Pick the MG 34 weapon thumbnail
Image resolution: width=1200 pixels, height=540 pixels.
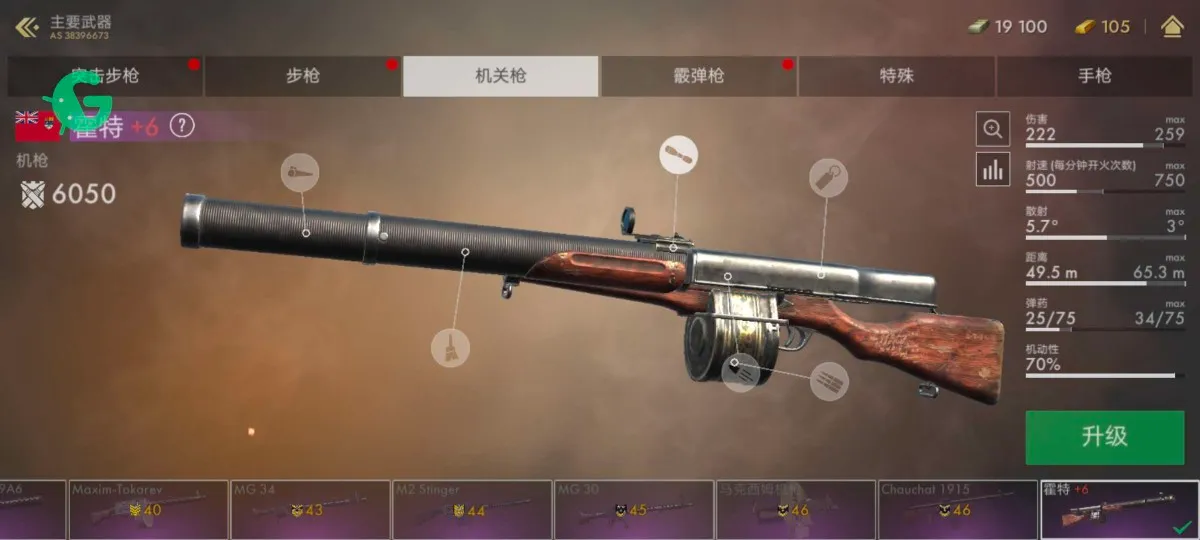click(x=311, y=509)
